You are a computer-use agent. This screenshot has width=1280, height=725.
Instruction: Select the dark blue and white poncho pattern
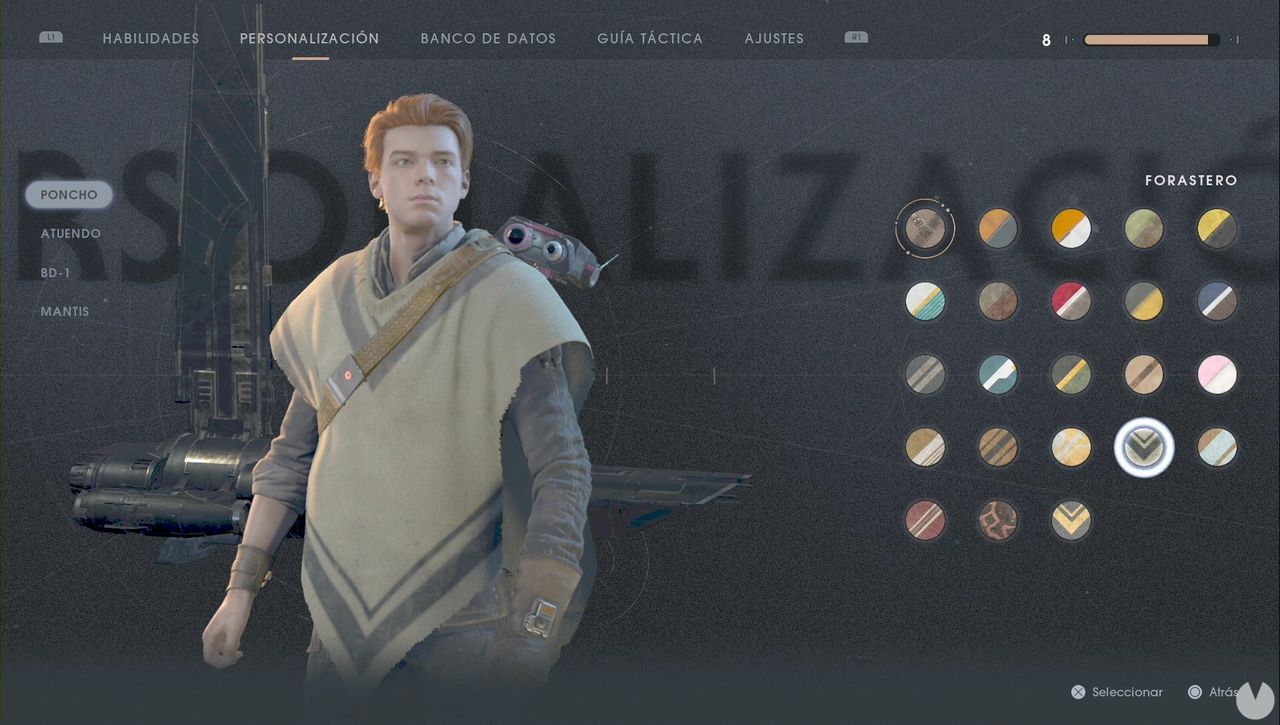click(x=1217, y=301)
